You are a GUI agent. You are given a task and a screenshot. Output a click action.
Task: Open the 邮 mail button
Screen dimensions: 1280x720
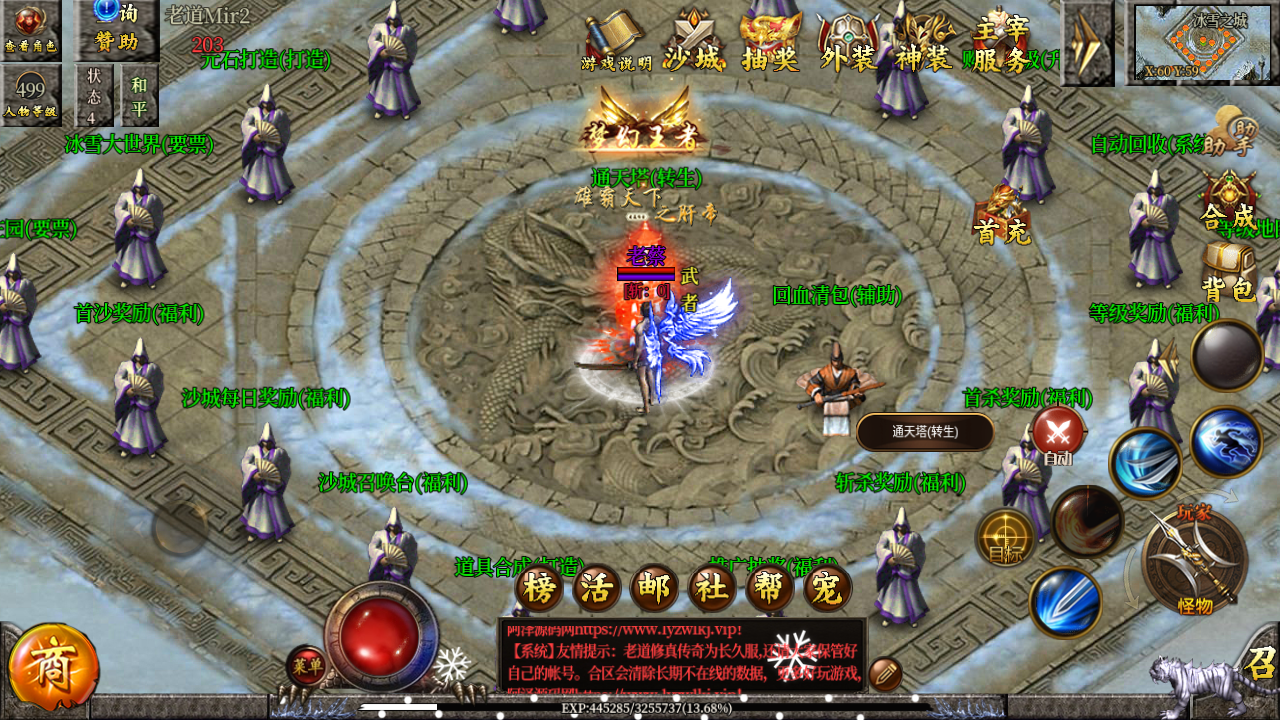click(x=654, y=587)
